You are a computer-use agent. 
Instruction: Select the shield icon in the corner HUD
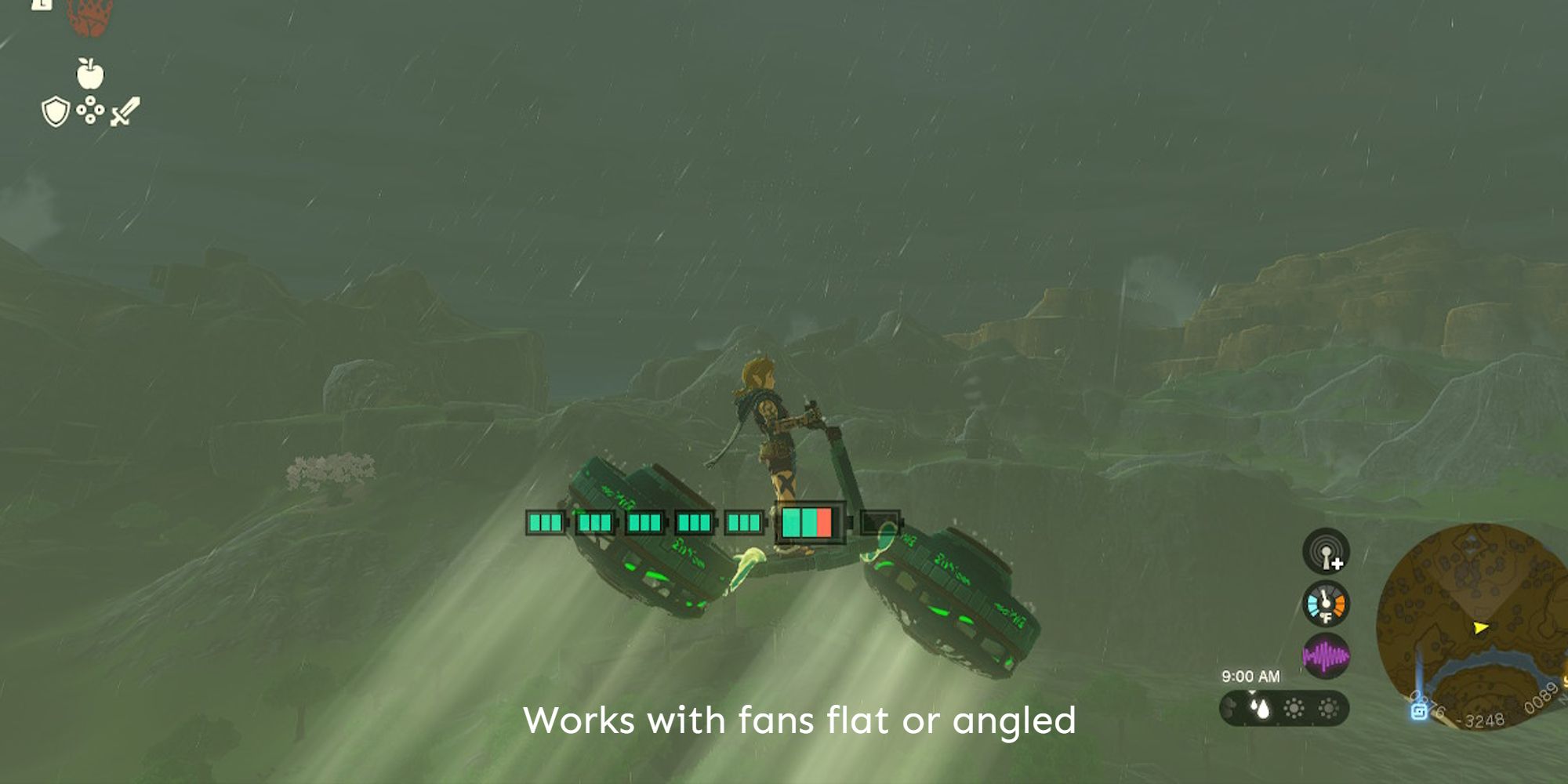point(55,111)
